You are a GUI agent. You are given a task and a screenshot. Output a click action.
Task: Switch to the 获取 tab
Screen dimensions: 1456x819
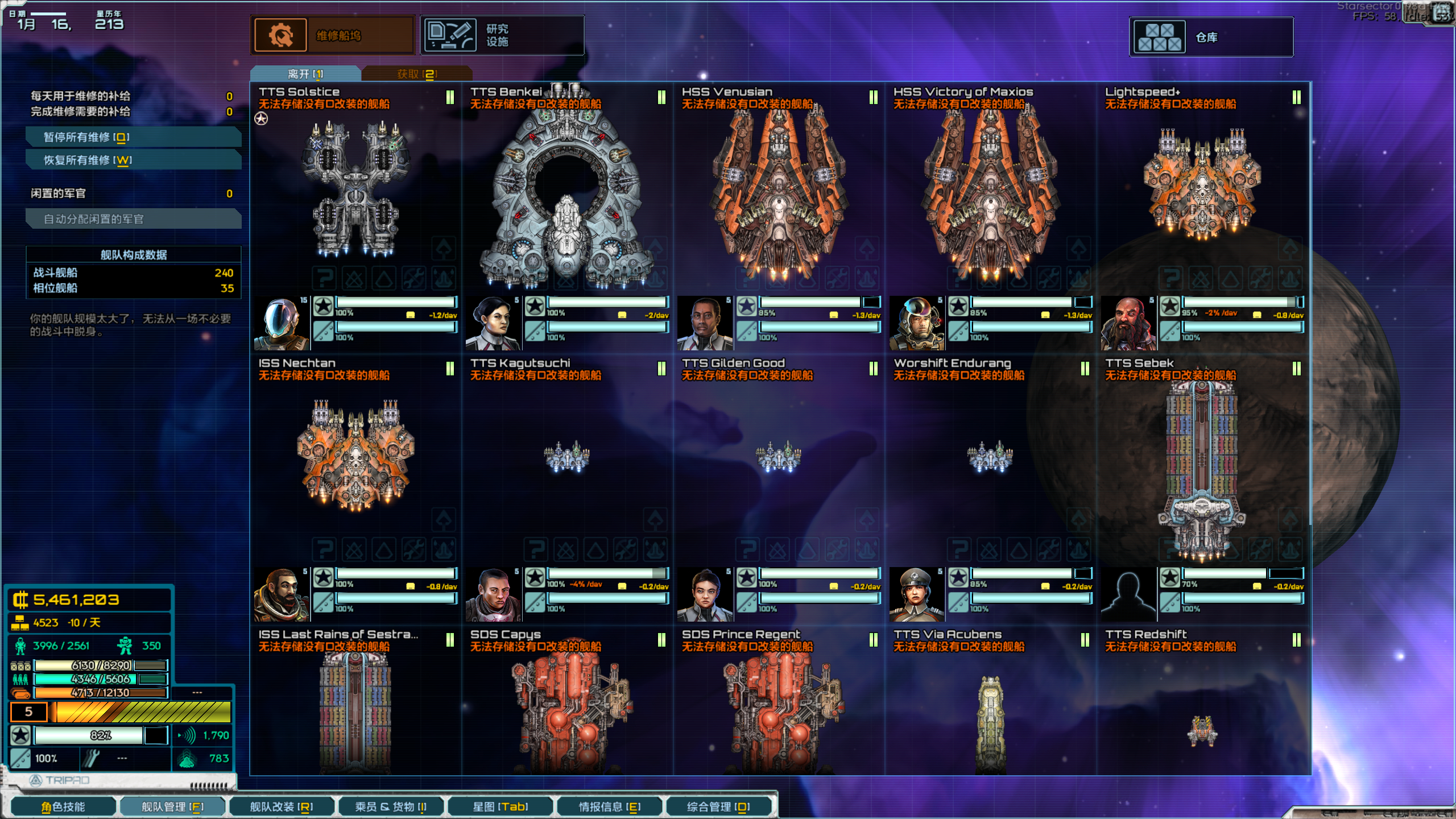coord(416,74)
